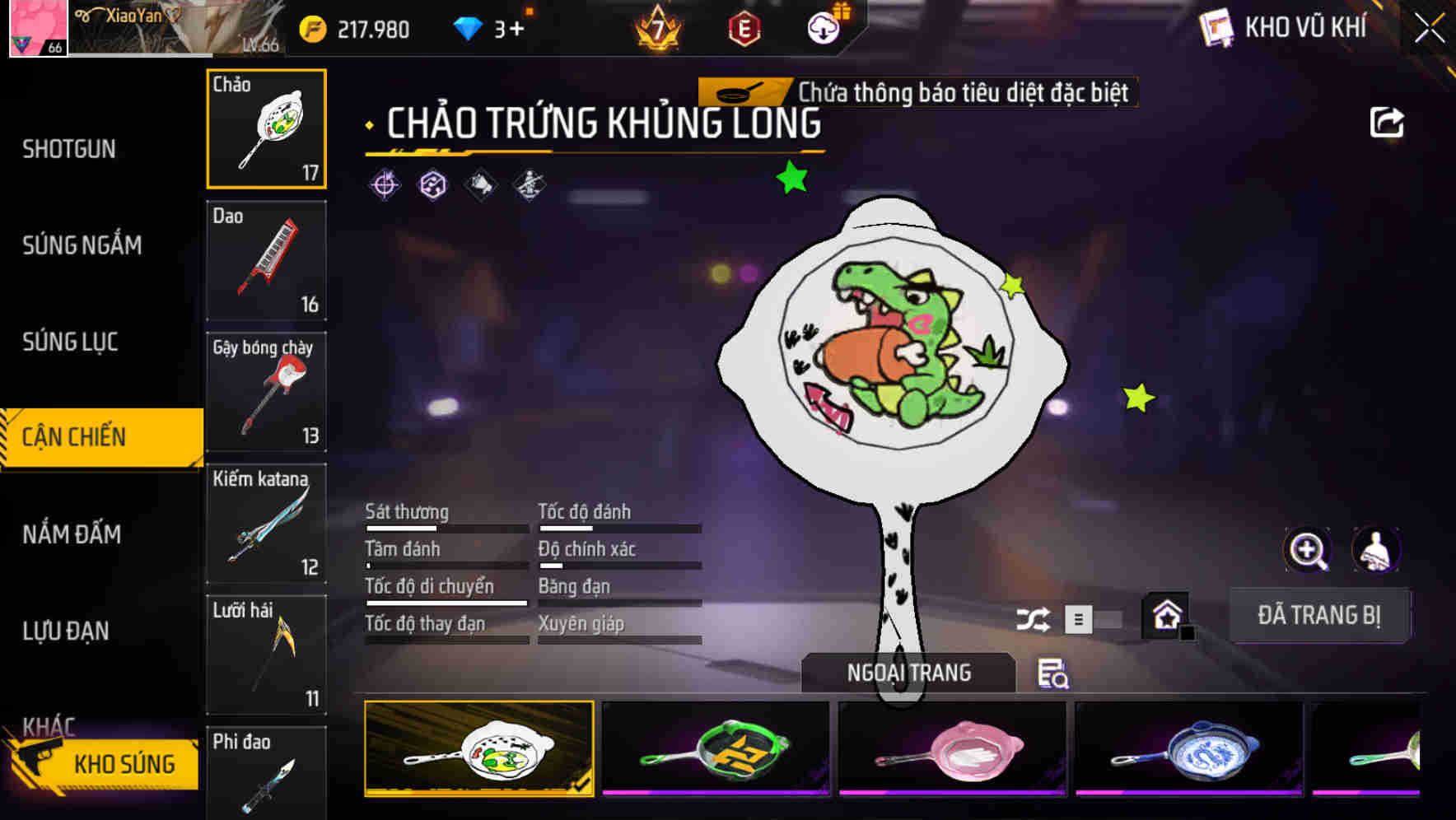The image size is (1456, 820).
Task: Click the home favorite icon near the equip button
Action: pos(1164,613)
